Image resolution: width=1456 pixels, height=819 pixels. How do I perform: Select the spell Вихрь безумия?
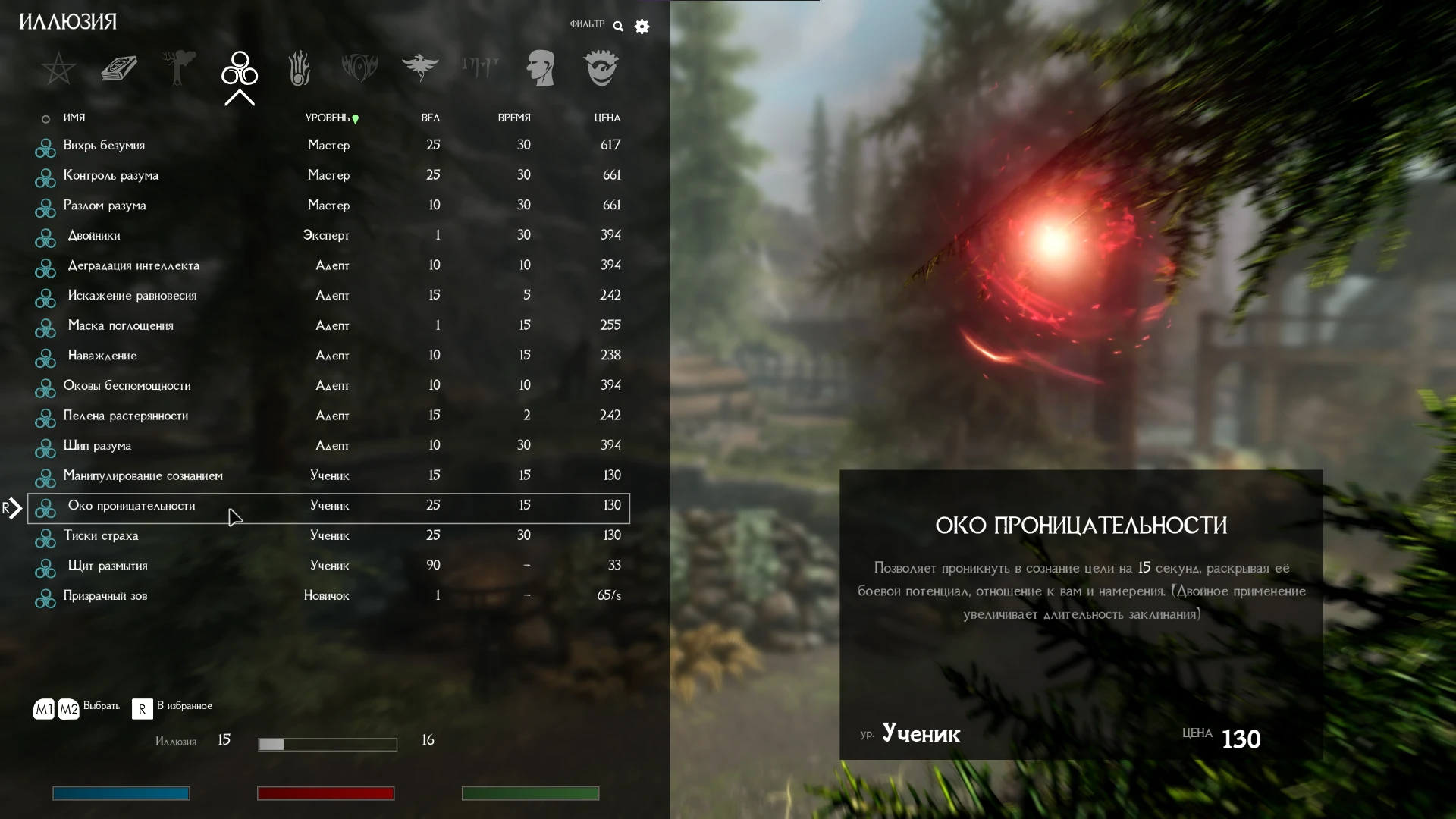[104, 146]
